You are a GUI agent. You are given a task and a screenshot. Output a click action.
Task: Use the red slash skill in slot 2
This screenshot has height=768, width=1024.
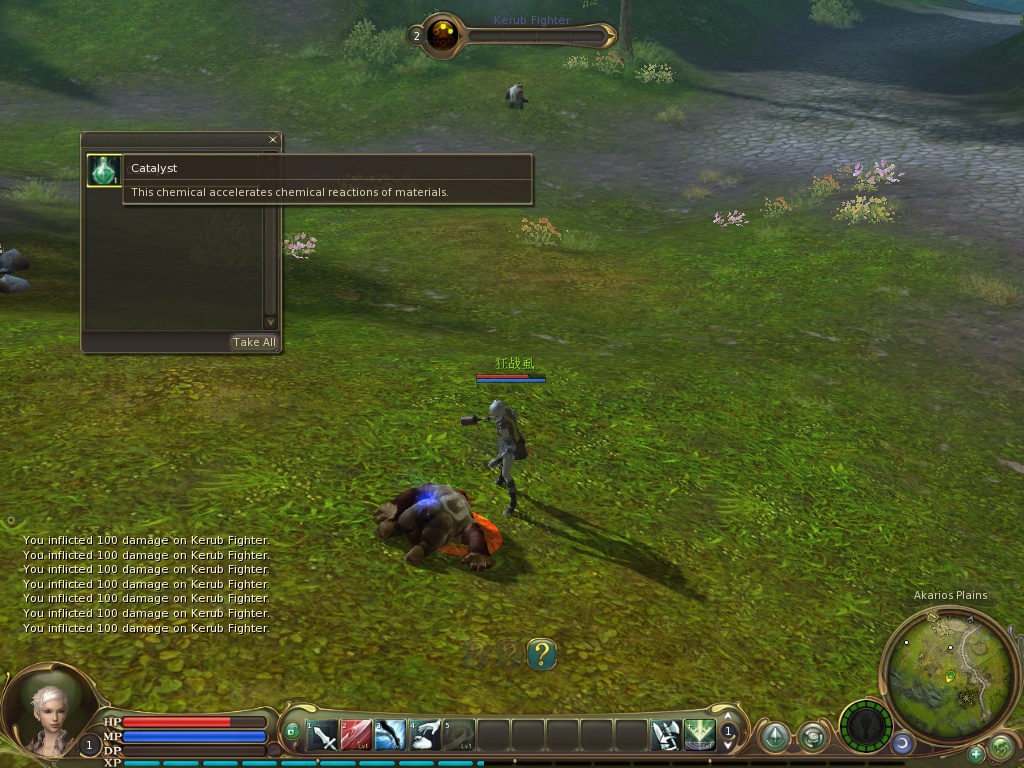point(356,736)
